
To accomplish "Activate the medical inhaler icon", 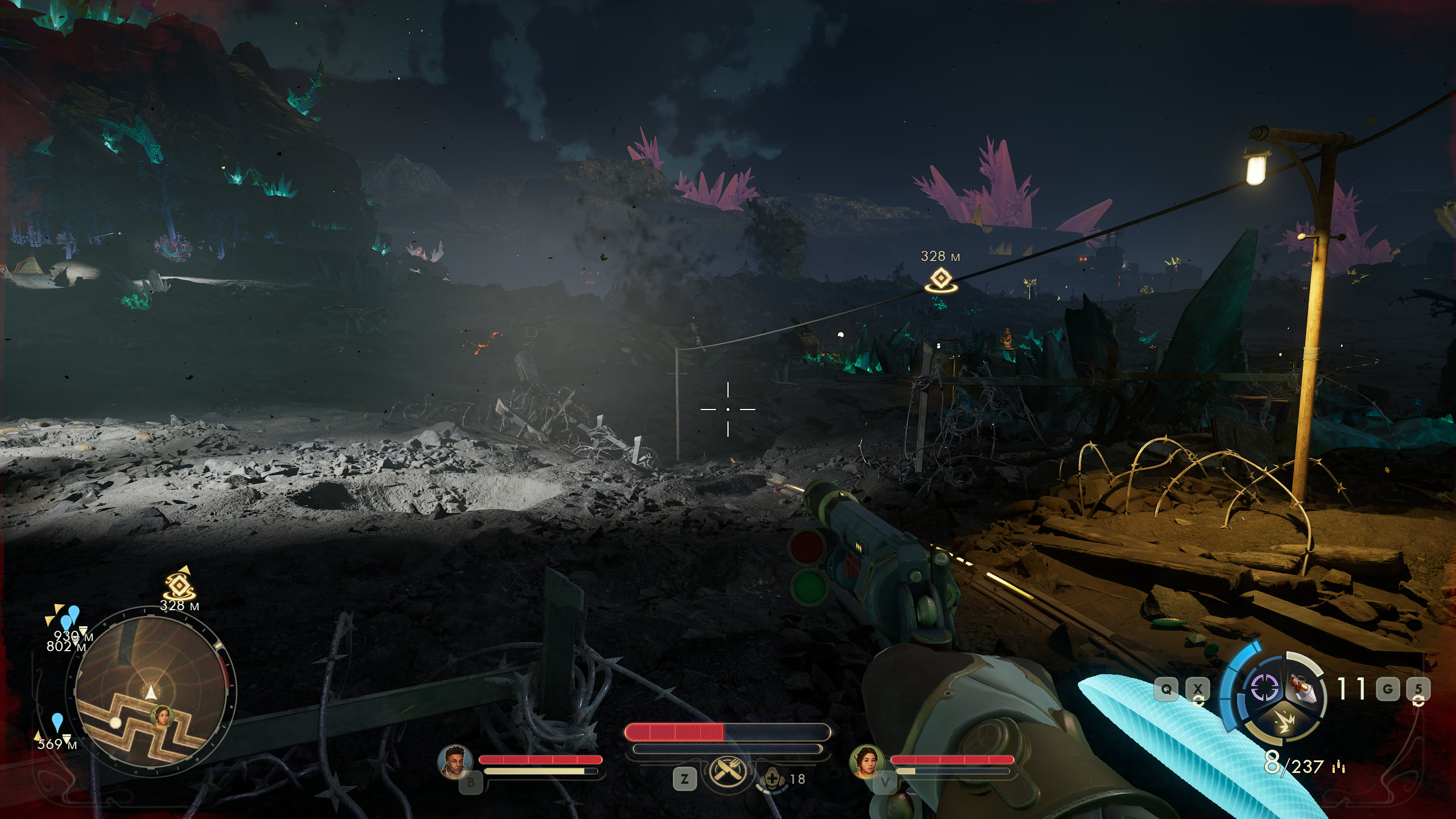I will 772,778.
